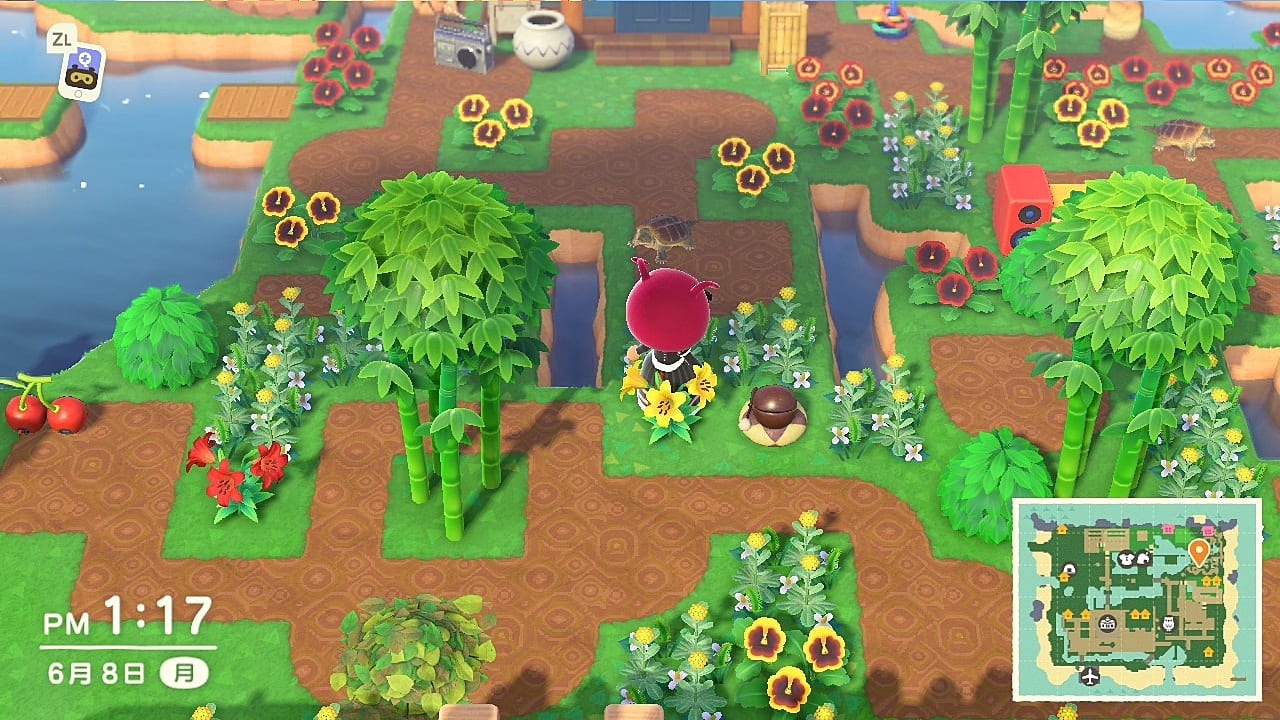Select the orange player location pin on minimap

click(1198, 551)
